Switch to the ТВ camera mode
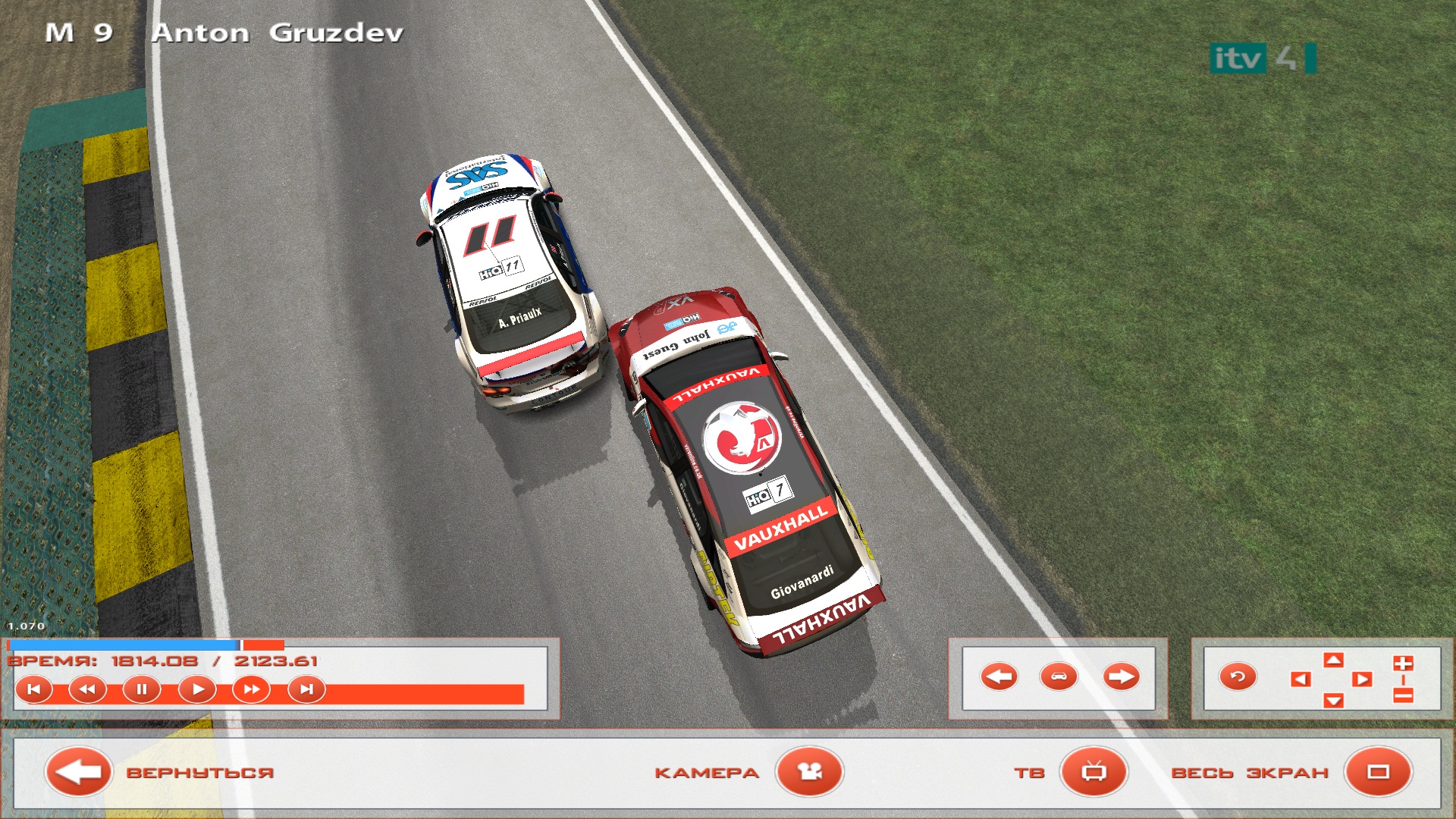This screenshot has height=819, width=1456. click(1094, 772)
